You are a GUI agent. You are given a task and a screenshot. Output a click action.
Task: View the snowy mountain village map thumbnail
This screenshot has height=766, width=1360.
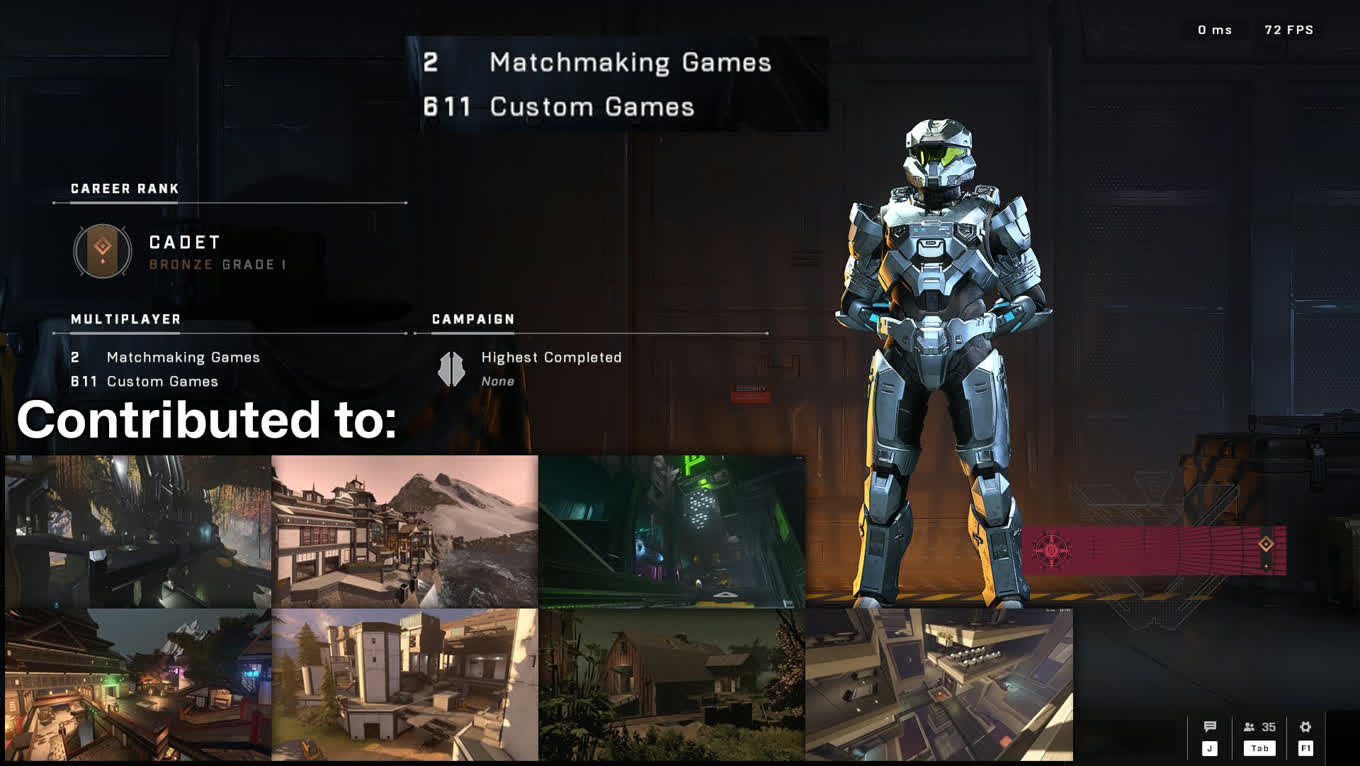(x=404, y=531)
